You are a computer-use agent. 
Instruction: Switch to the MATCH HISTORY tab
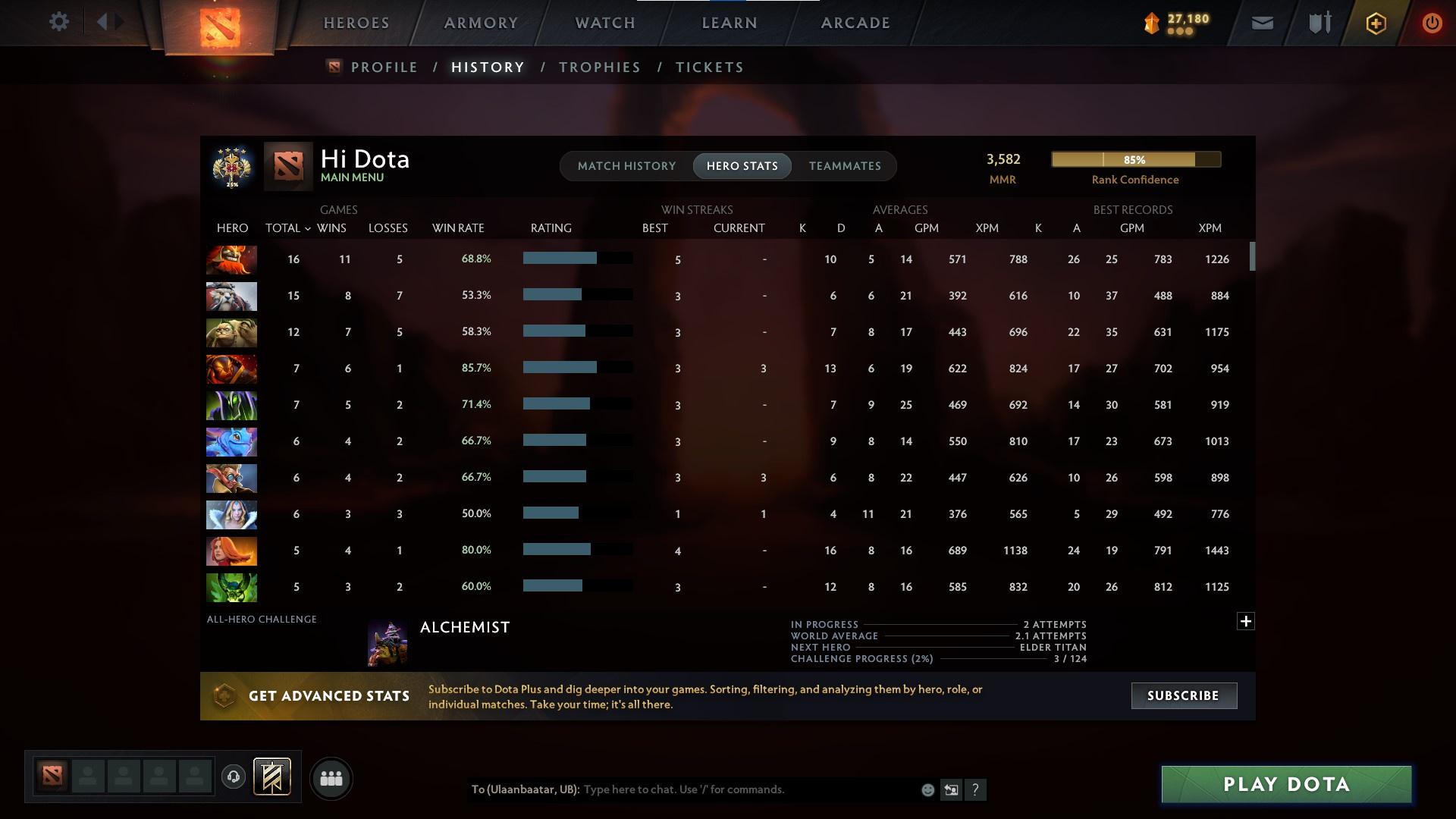(626, 165)
